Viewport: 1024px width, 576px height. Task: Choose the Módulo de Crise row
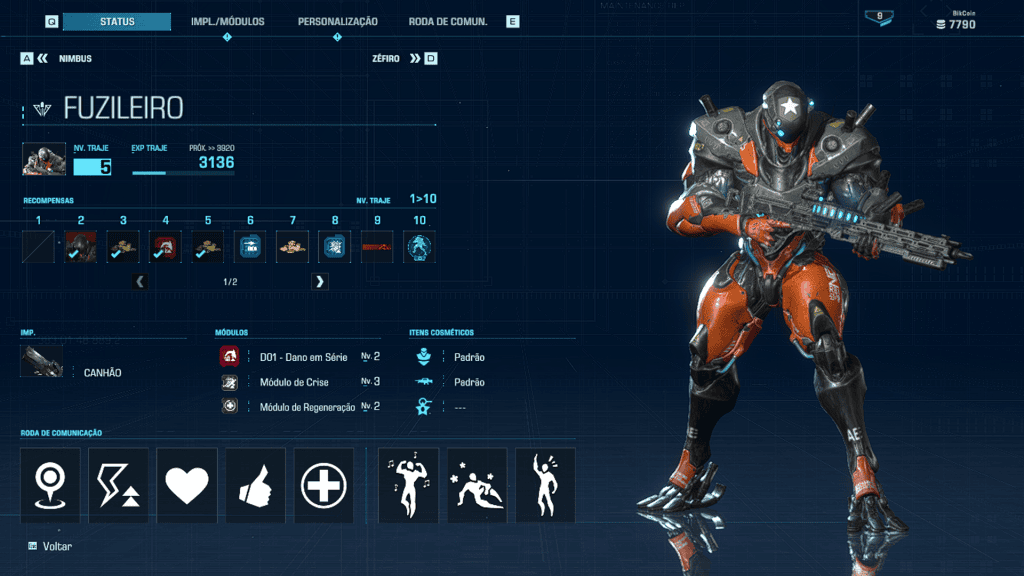click(300, 382)
